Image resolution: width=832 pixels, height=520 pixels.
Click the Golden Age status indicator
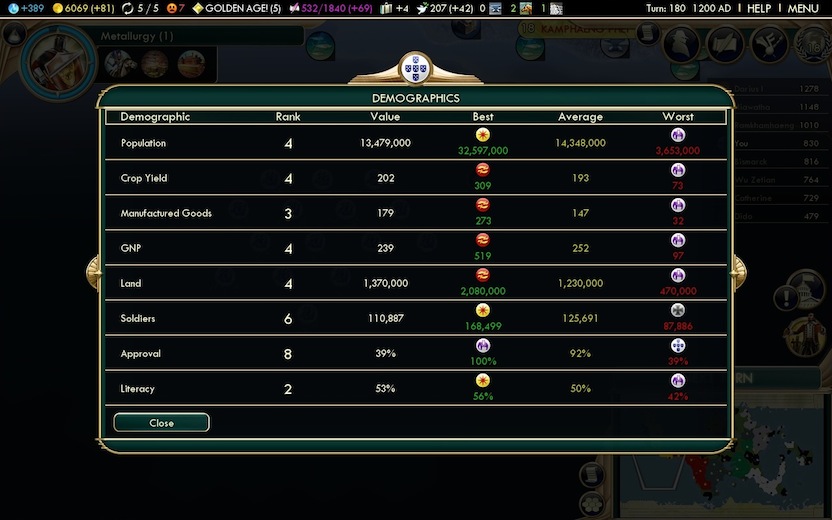236,8
